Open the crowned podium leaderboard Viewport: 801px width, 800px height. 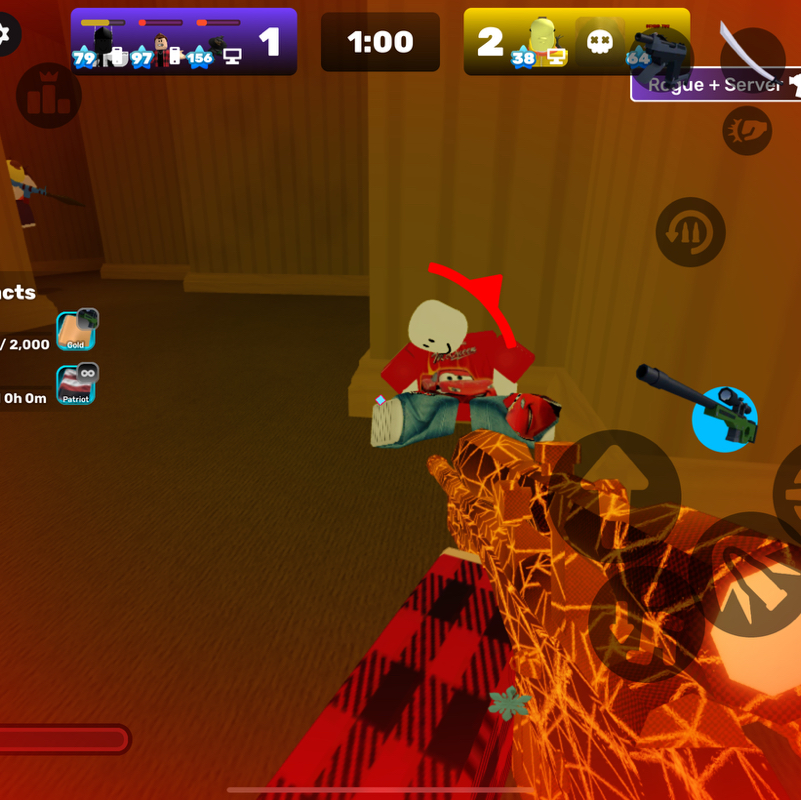49,95
